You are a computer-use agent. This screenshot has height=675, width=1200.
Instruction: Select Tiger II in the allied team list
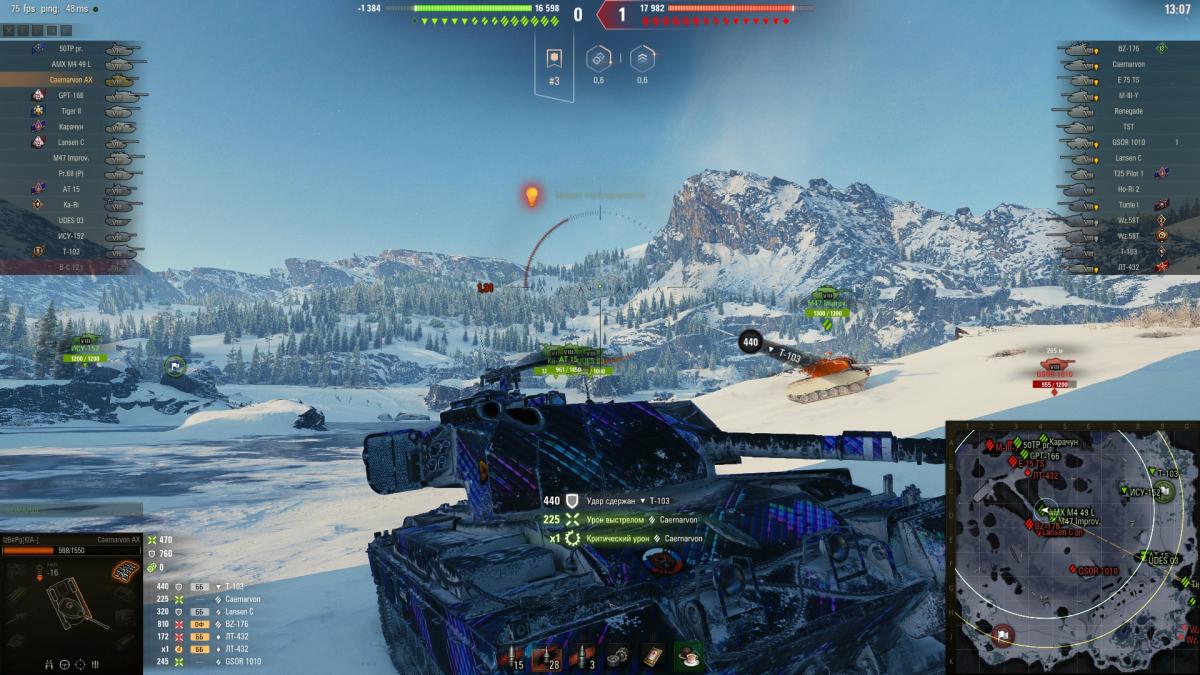tap(70, 111)
